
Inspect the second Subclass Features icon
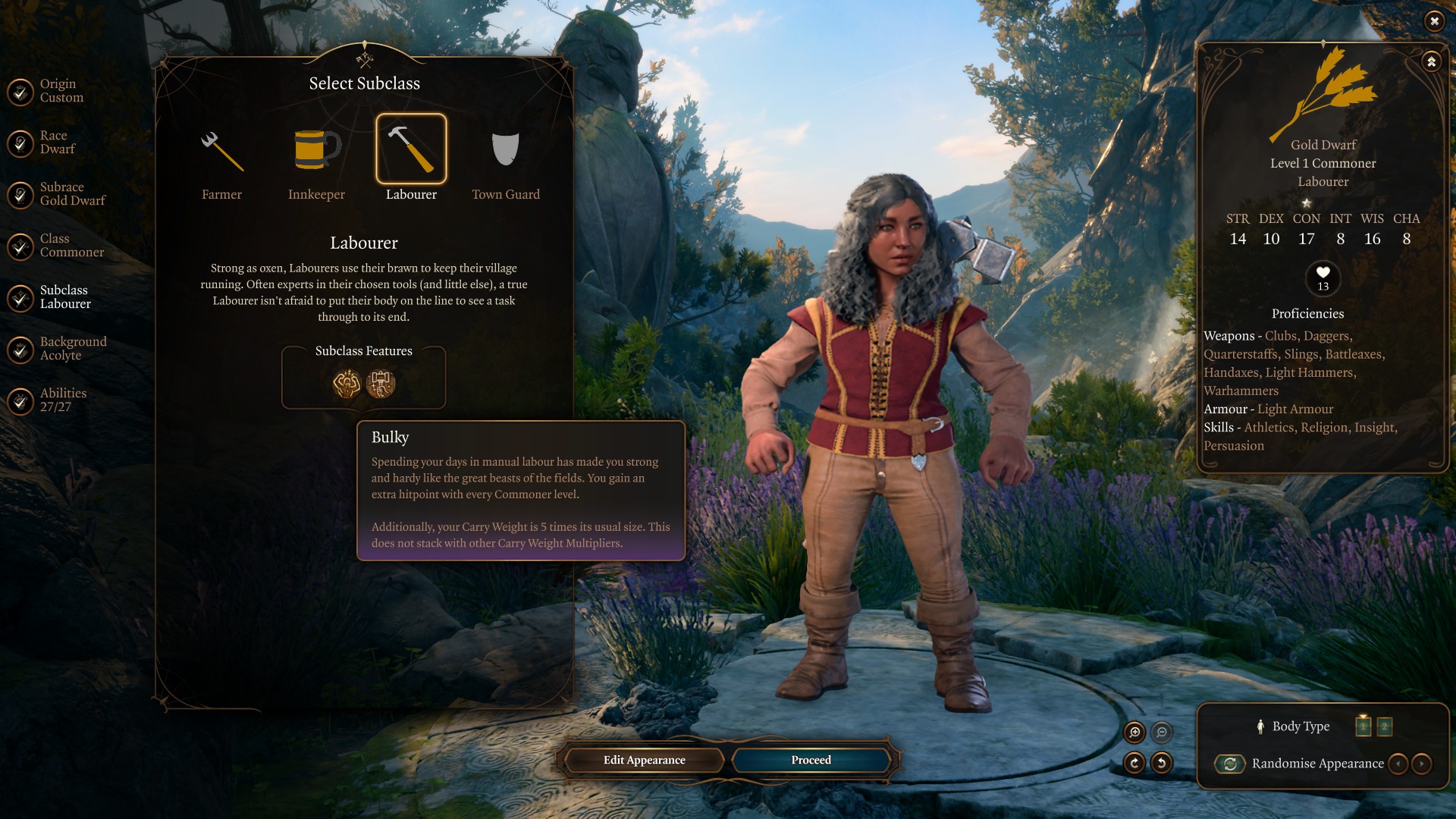click(381, 384)
